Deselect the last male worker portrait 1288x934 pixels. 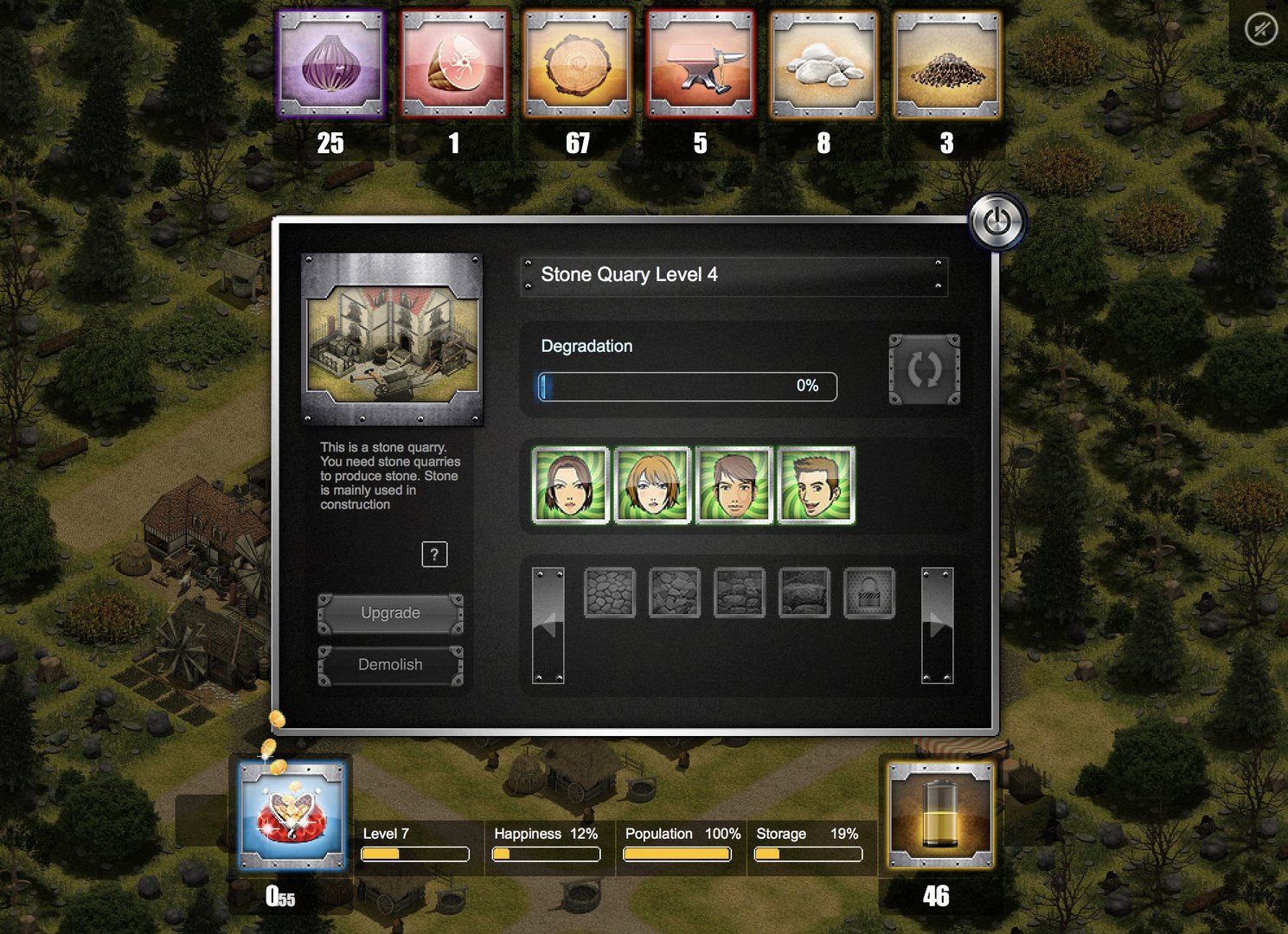pos(813,485)
